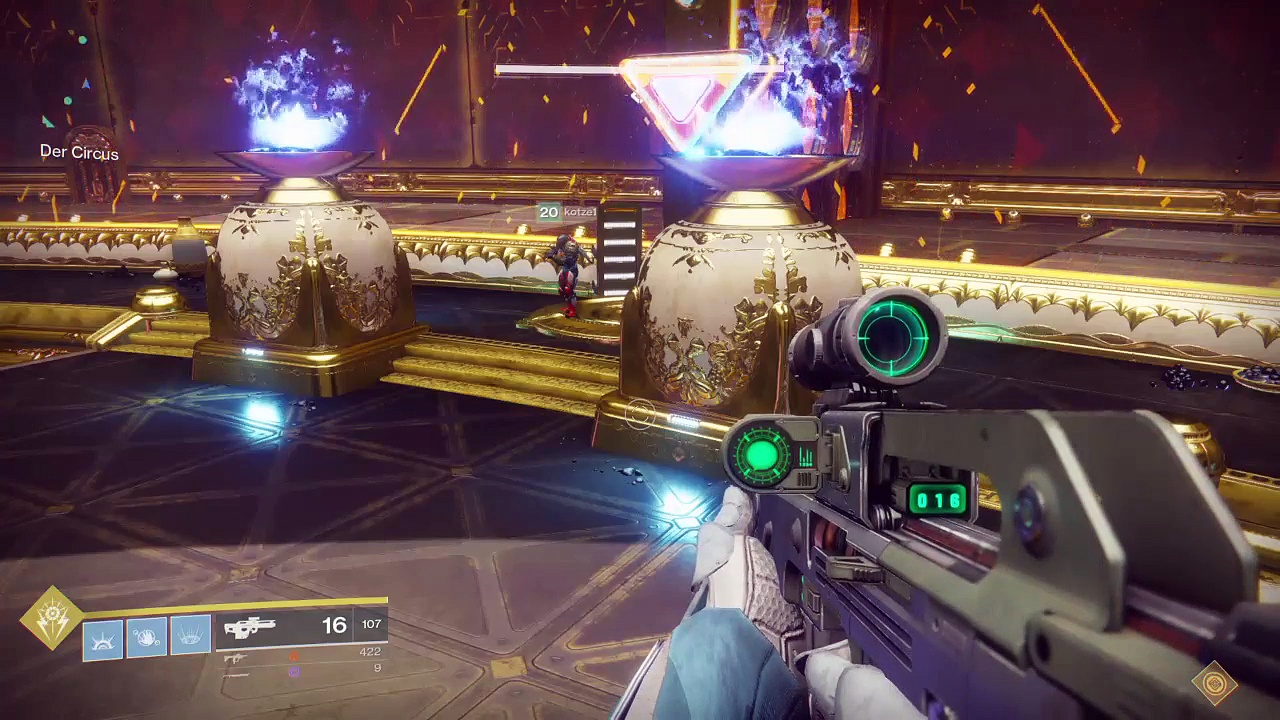
Task: Activate the golden diamond super ability icon
Action: point(52,618)
